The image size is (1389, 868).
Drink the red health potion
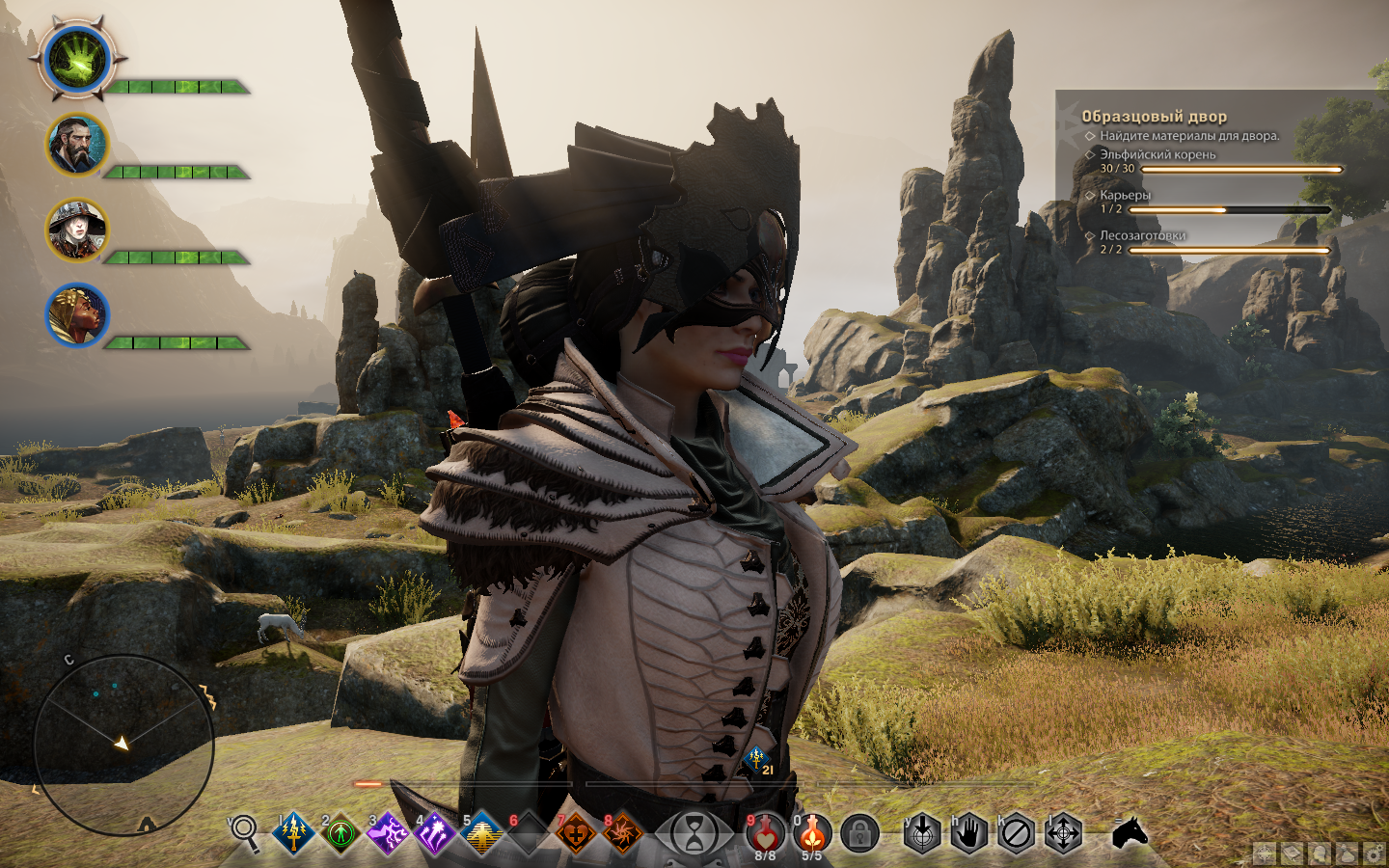(765, 832)
